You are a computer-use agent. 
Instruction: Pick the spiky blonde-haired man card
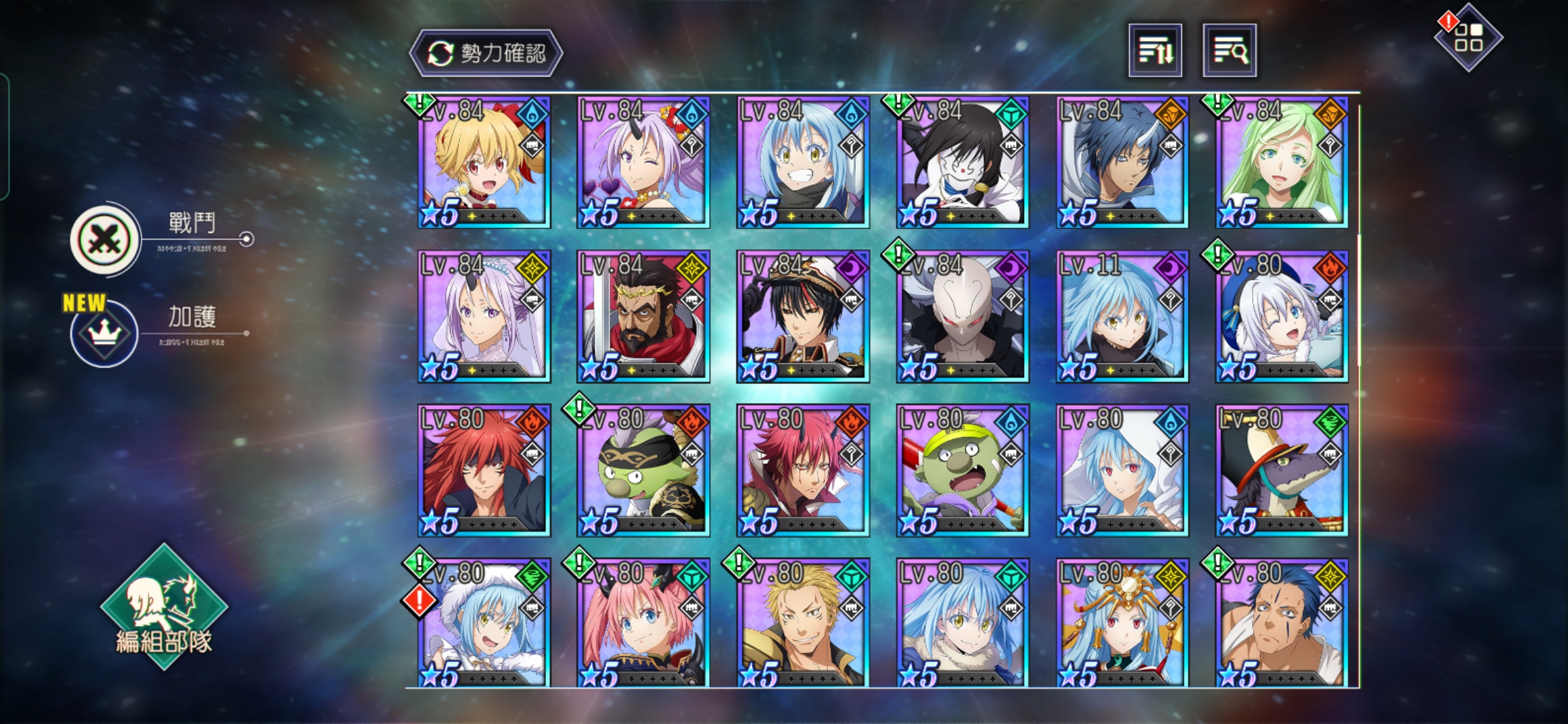[803, 623]
